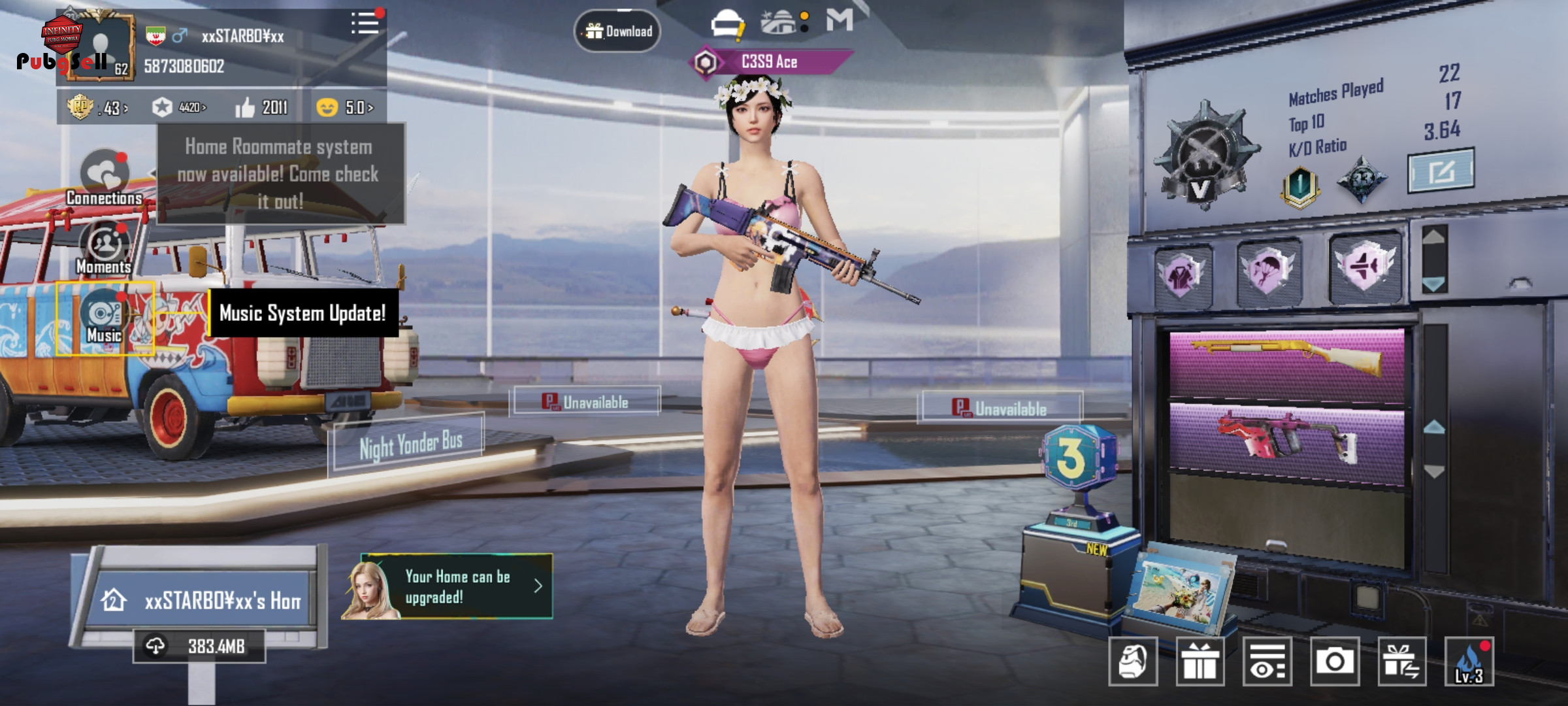This screenshot has height=706, width=1568.
Task: Enter xxSTARBO¥xx's Home
Action: (x=203, y=599)
